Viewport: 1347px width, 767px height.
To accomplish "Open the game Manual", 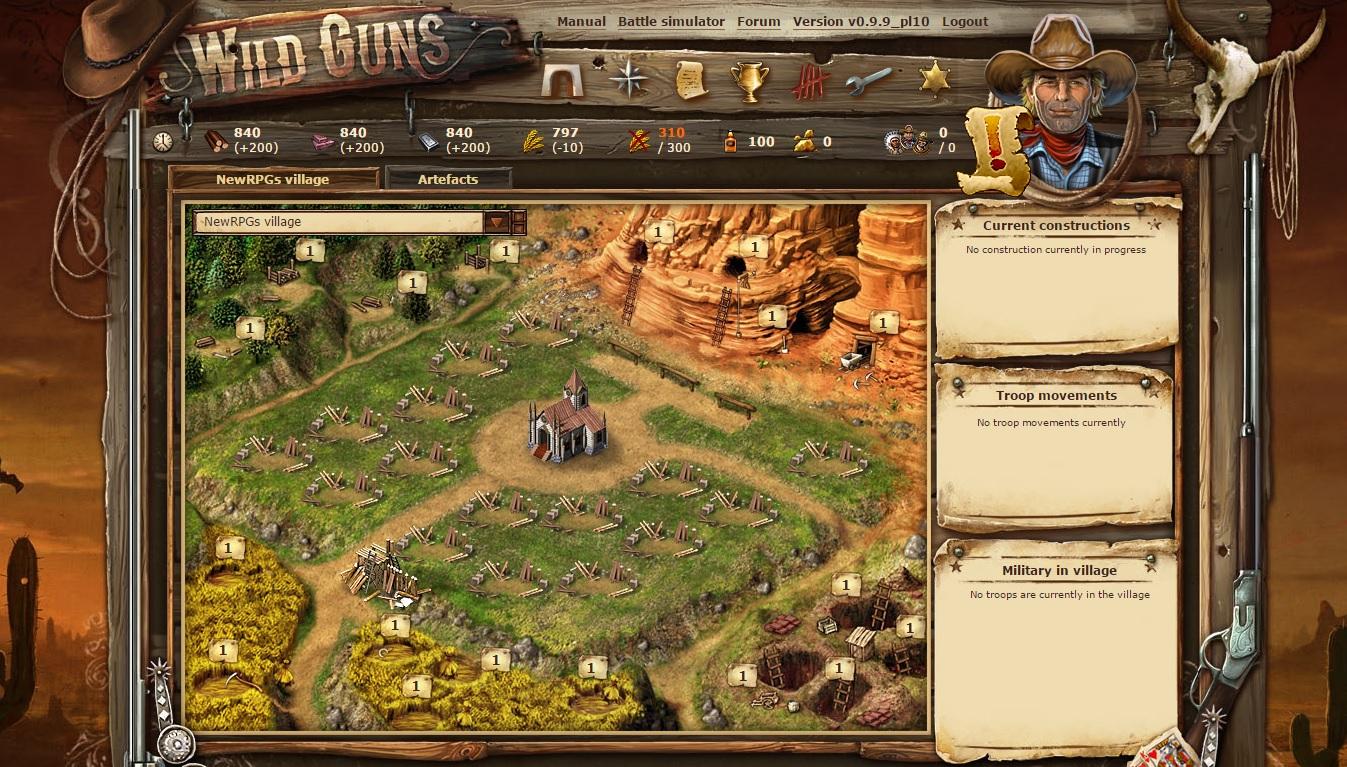I will 583,21.
